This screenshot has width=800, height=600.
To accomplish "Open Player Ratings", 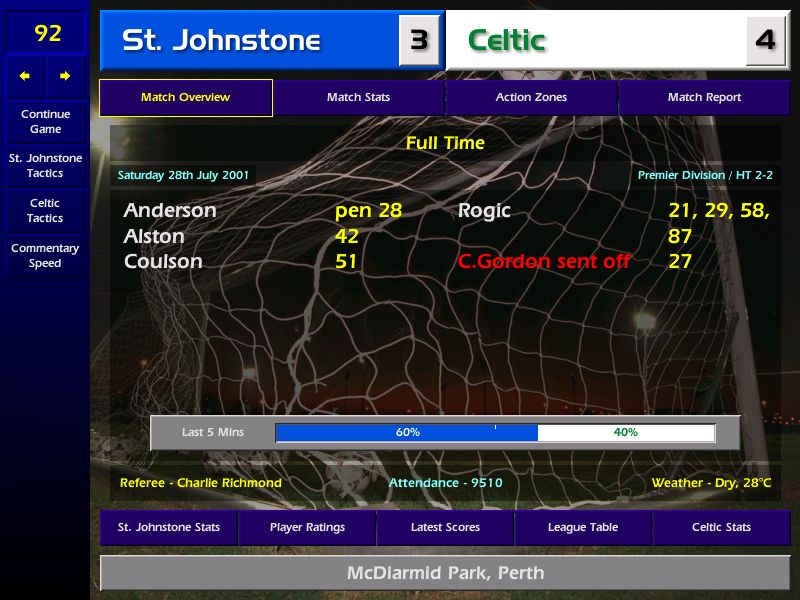I will [307, 527].
